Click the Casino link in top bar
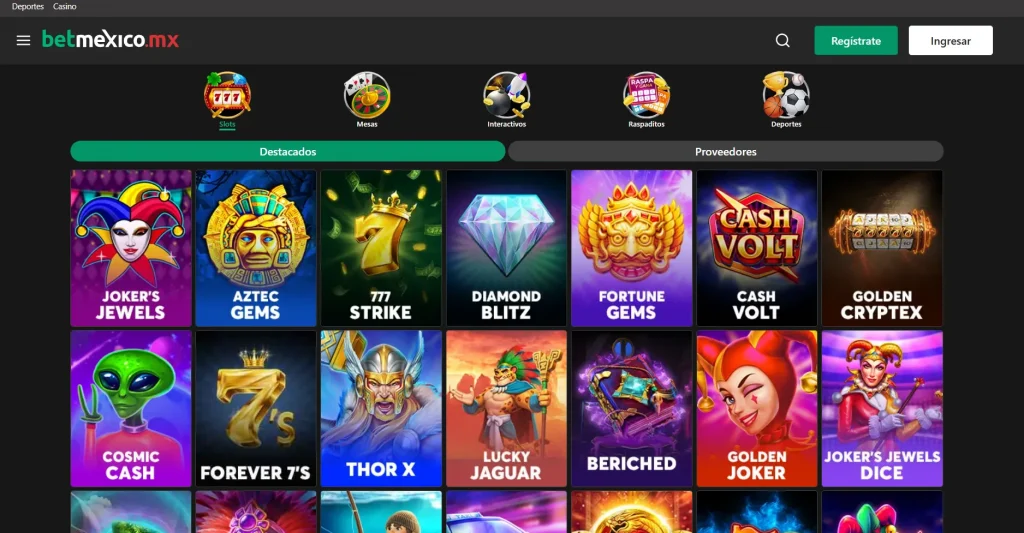1024x533 pixels. (65, 7)
